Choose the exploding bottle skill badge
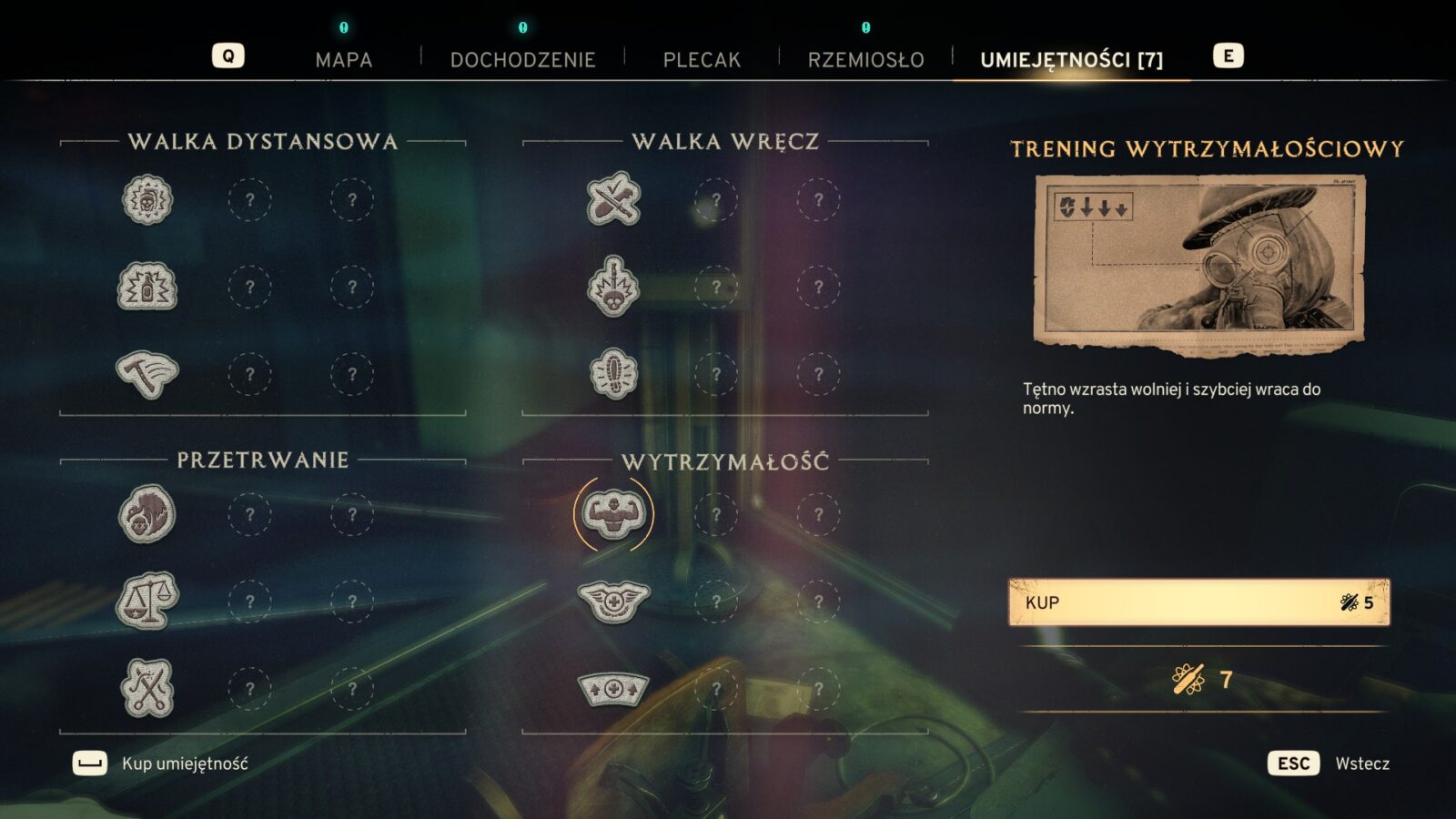 147,287
